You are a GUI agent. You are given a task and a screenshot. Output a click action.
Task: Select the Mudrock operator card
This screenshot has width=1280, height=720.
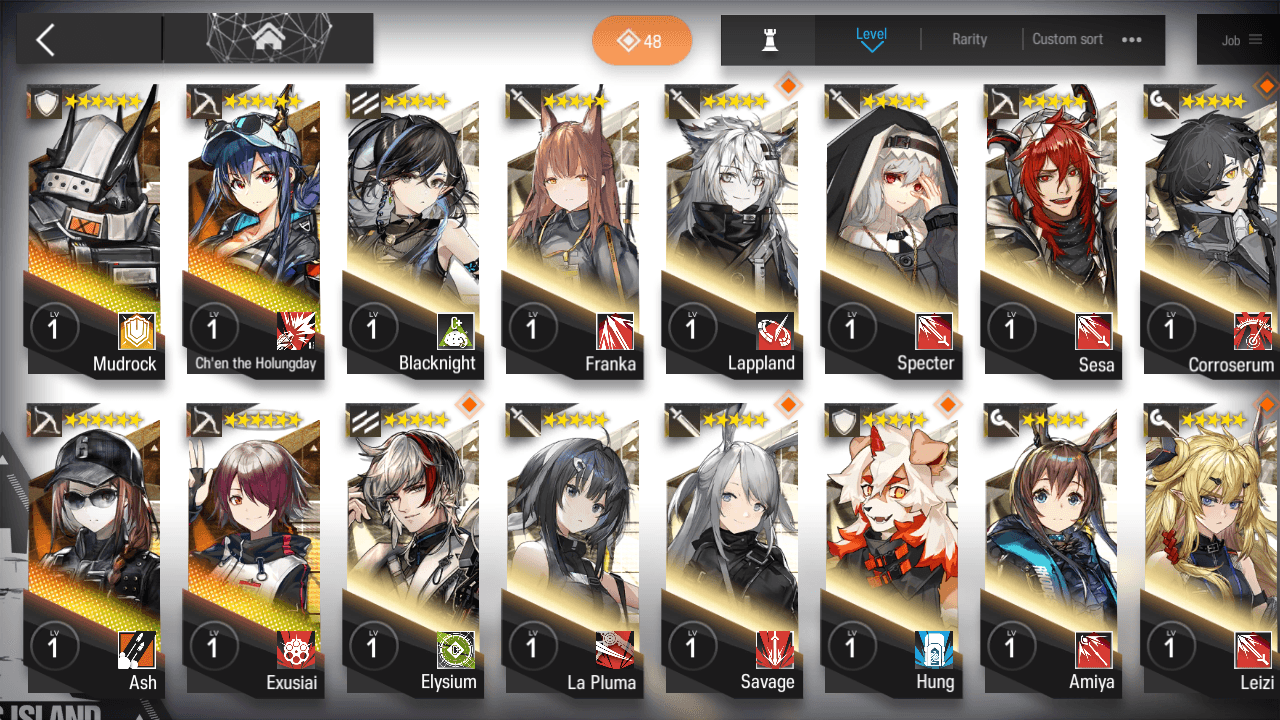(93, 230)
